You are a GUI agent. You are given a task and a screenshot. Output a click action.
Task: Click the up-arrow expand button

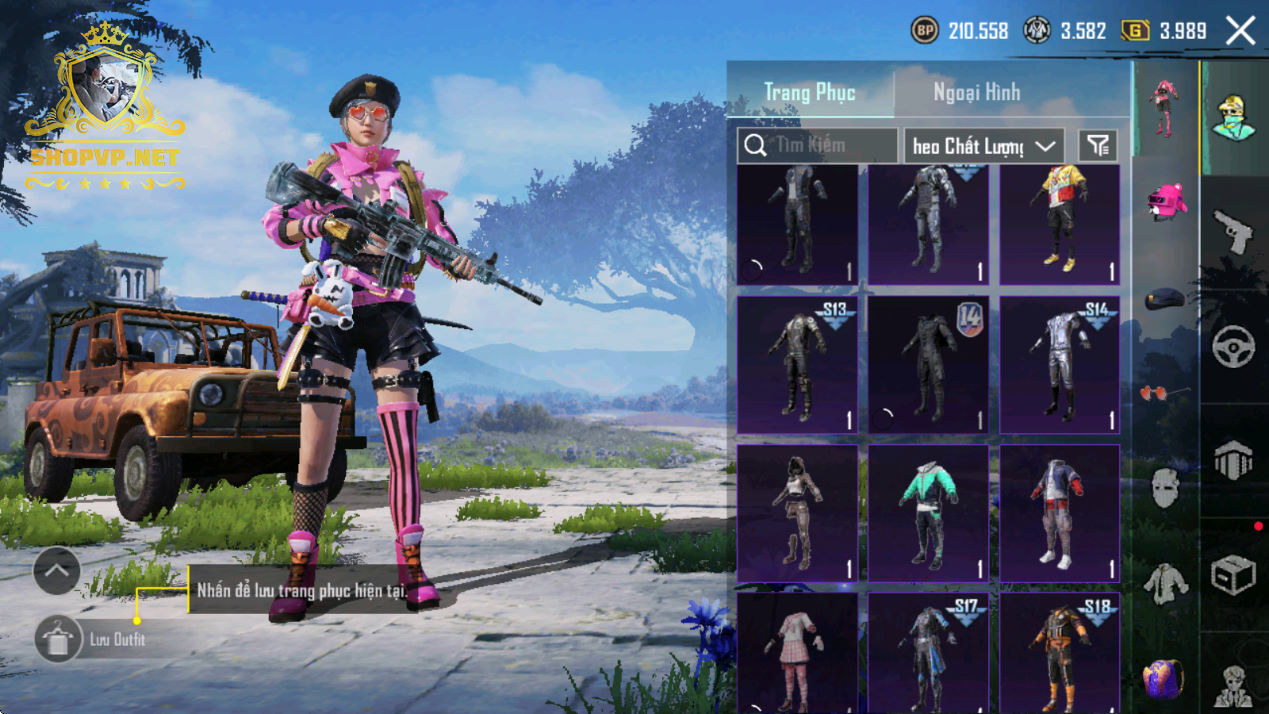pyautogui.click(x=57, y=572)
